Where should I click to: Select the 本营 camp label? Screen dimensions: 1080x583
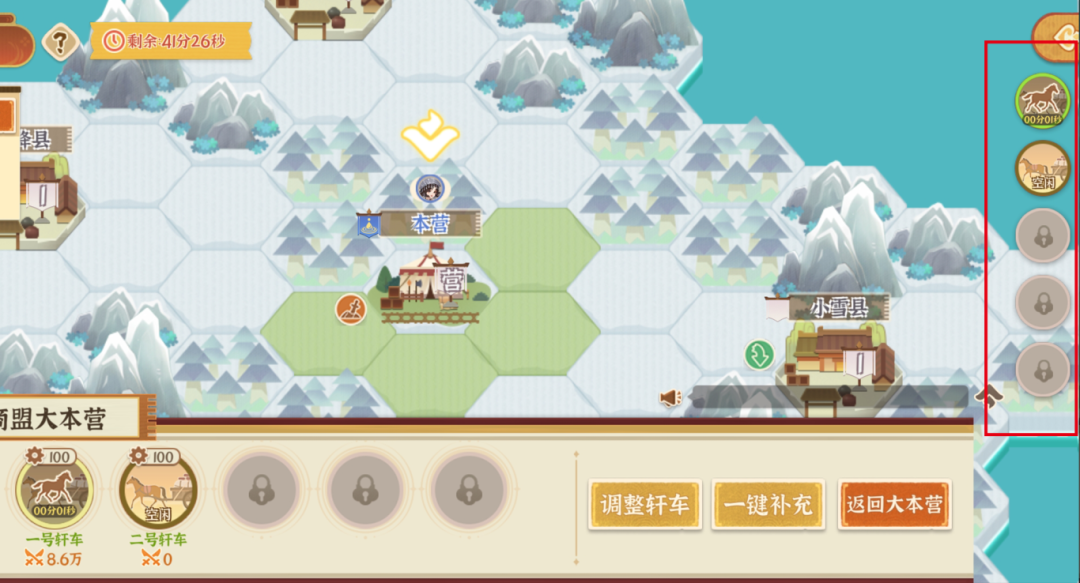click(427, 225)
